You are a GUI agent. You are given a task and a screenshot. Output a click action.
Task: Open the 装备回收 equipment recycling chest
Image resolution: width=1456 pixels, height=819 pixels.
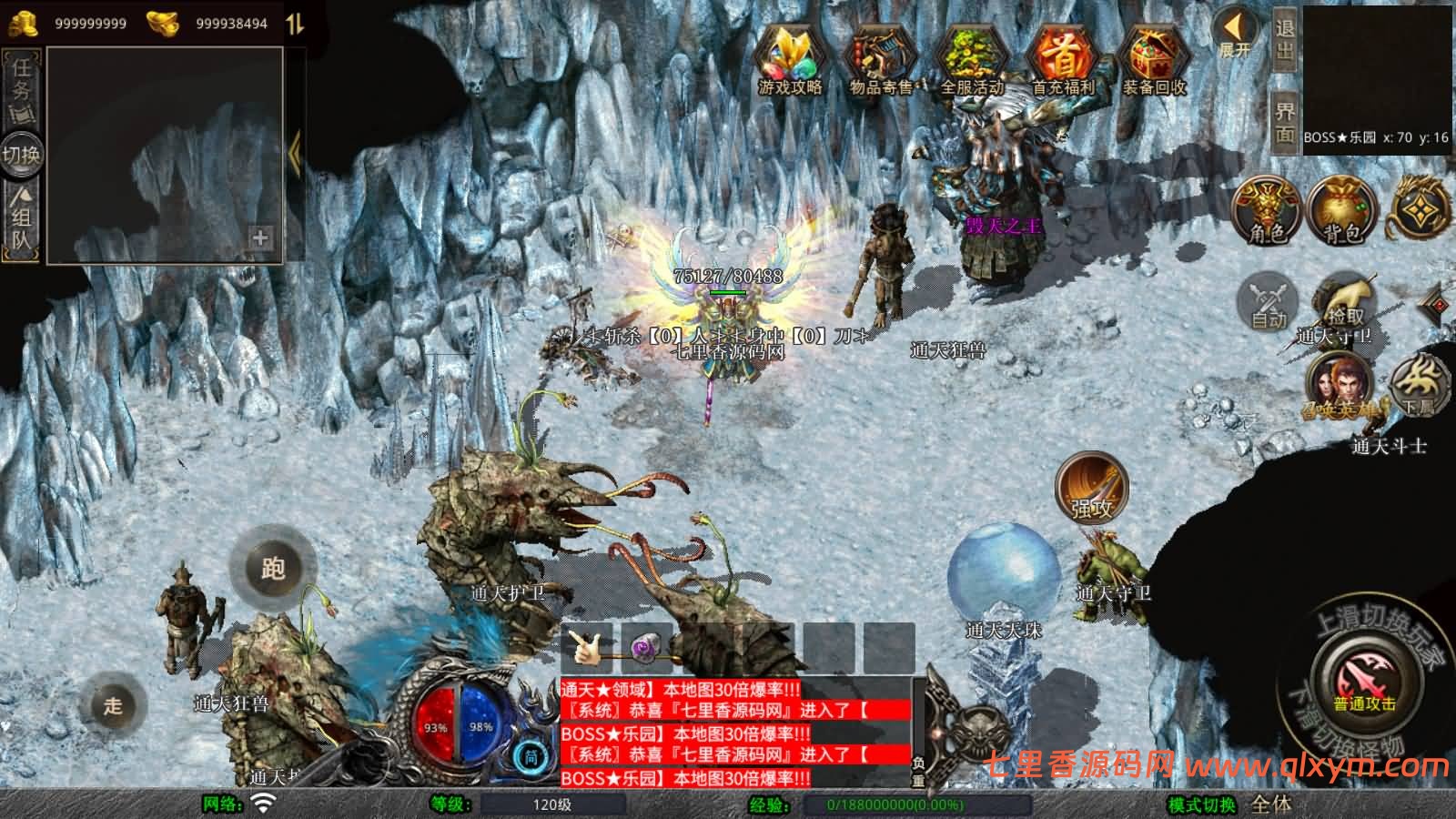[1153, 59]
